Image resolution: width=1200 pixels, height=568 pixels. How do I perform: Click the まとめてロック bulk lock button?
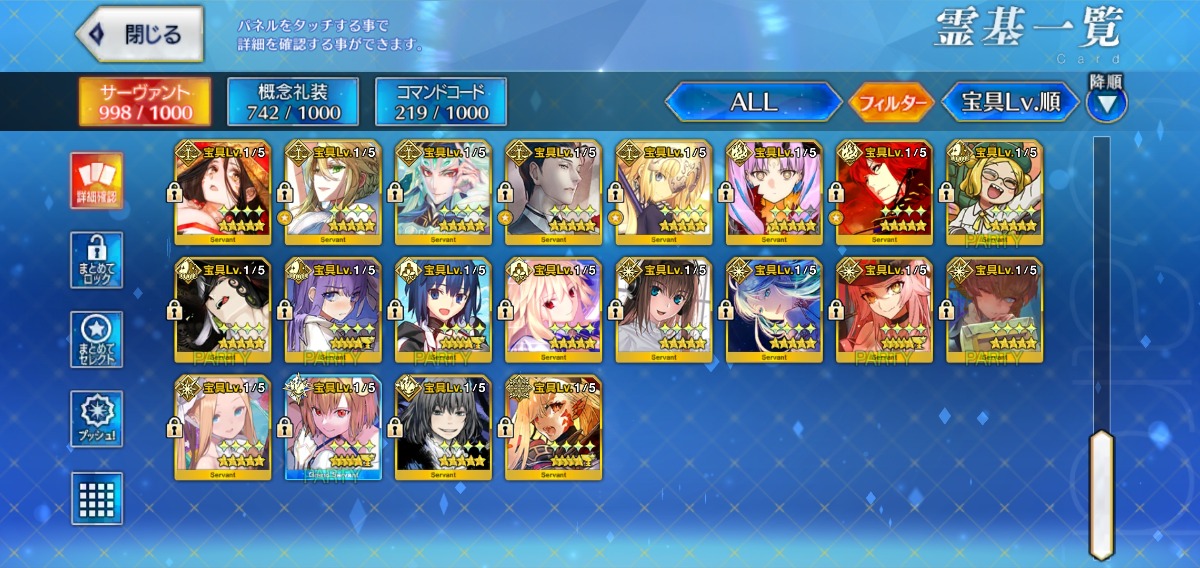click(97, 260)
